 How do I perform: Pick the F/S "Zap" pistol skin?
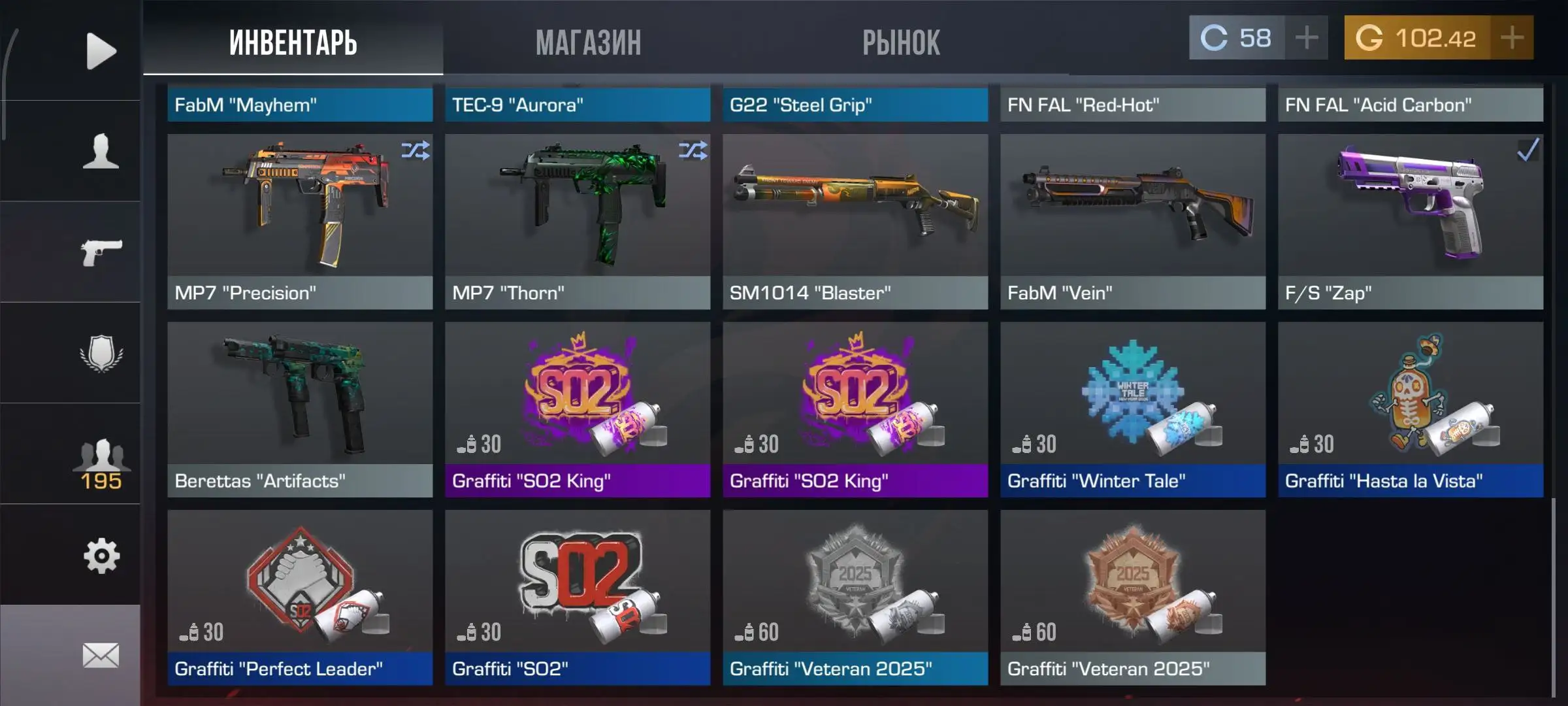1411,221
